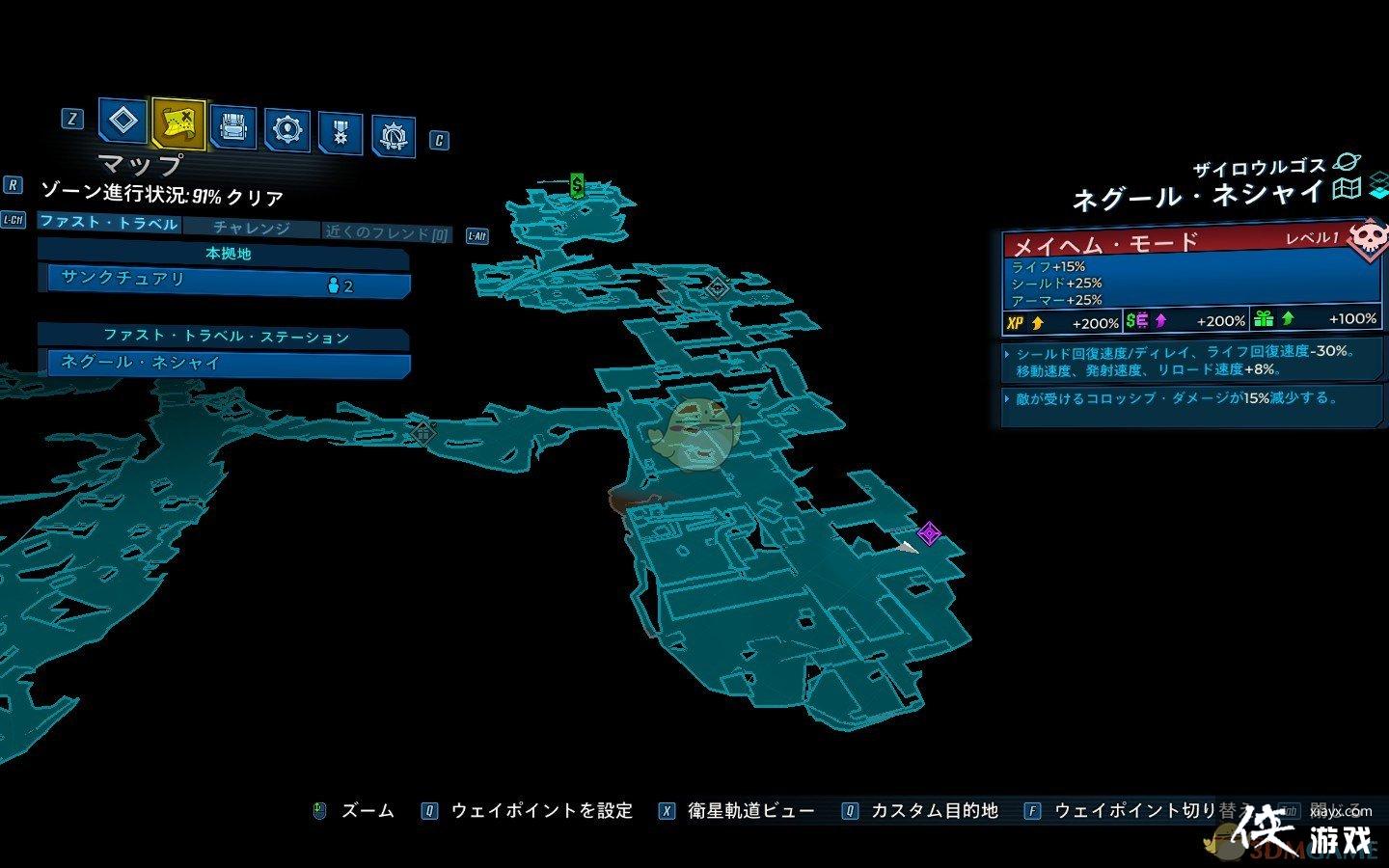Open the backpack inventory tab
The width and height of the screenshot is (1389, 868).
pyautogui.click(x=232, y=126)
